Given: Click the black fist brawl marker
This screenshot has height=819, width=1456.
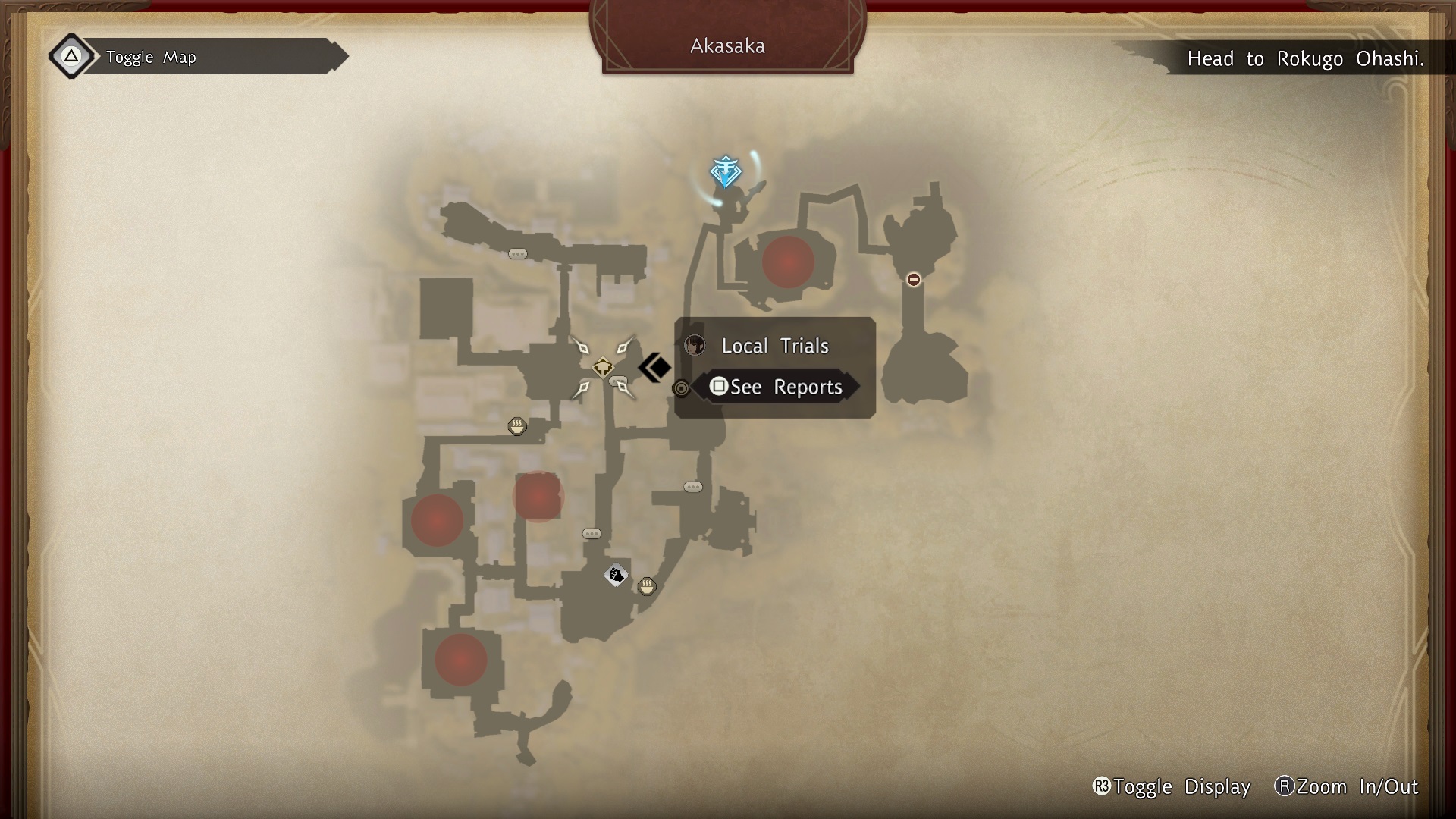Looking at the screenshot, I should click(616, 575).
